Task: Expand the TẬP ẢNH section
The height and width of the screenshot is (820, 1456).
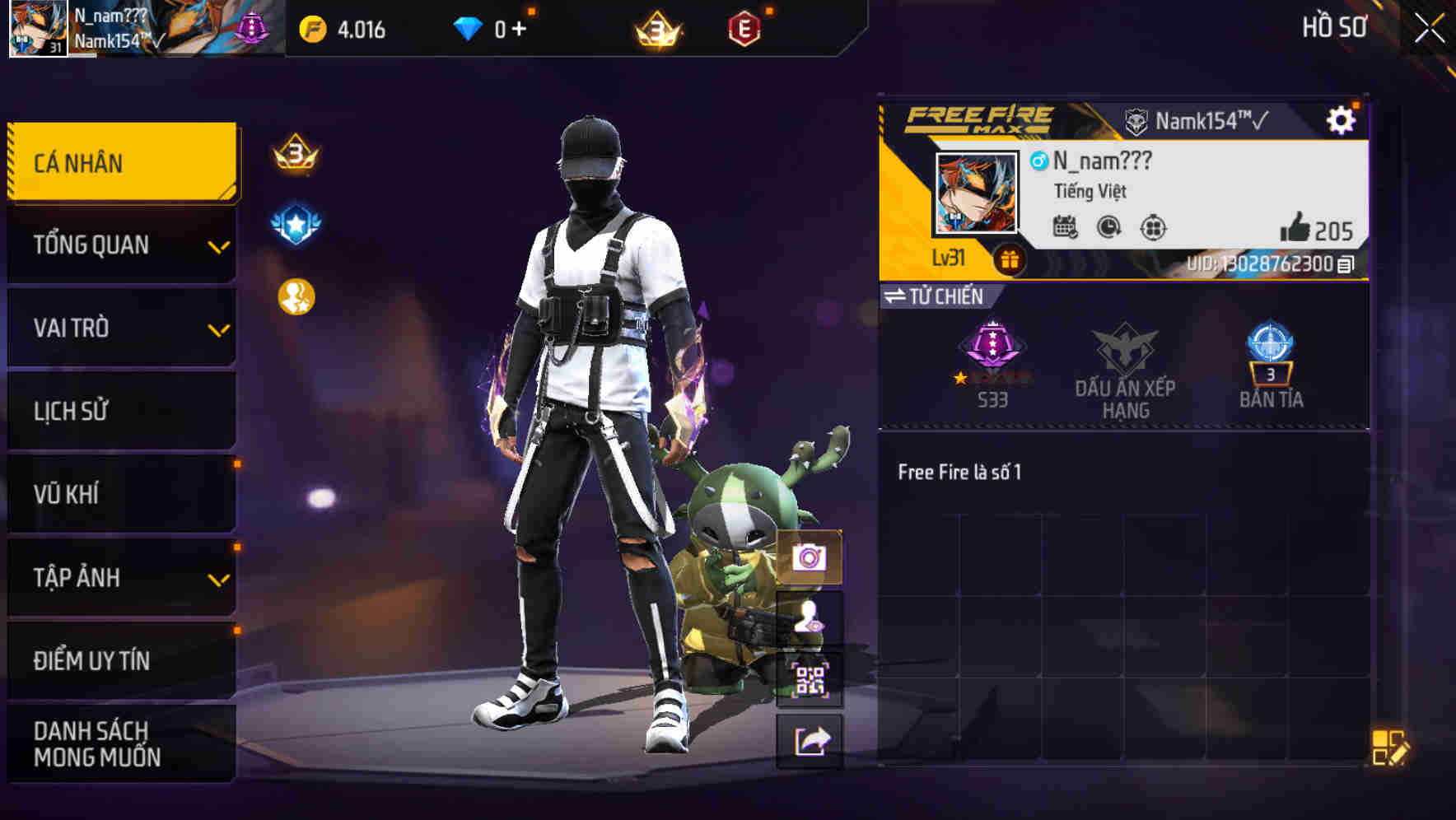Action: tap(120, 578)
